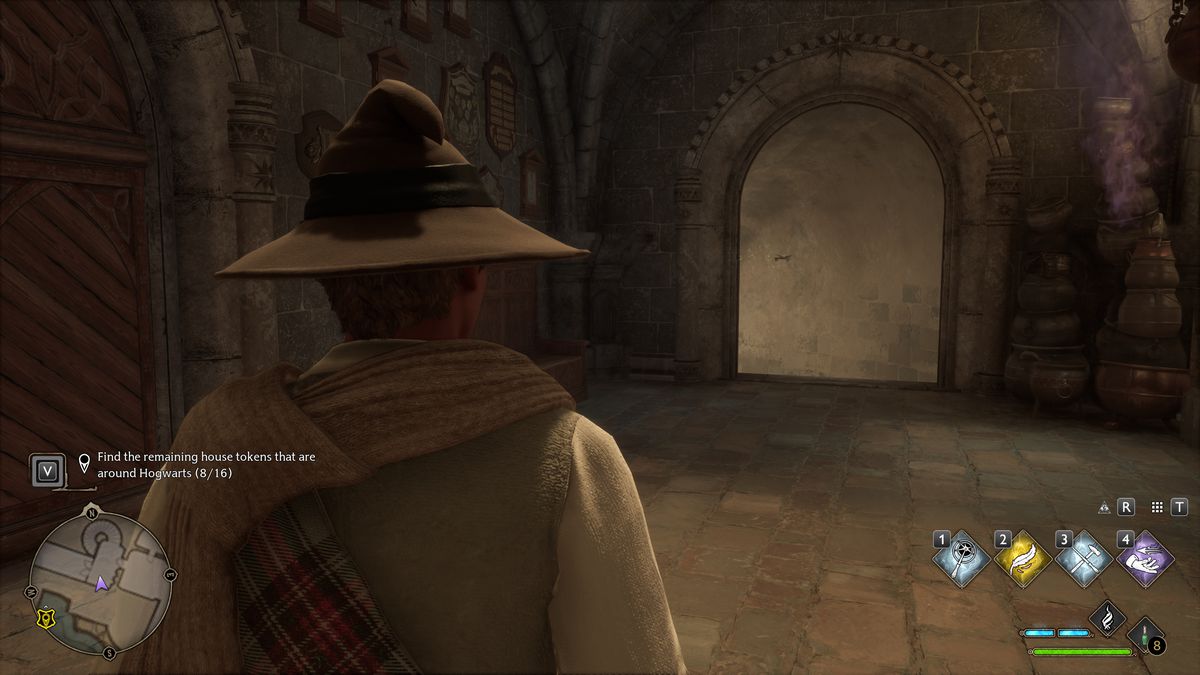
Task: Open the circular minimap
Action: coord(100,583)
